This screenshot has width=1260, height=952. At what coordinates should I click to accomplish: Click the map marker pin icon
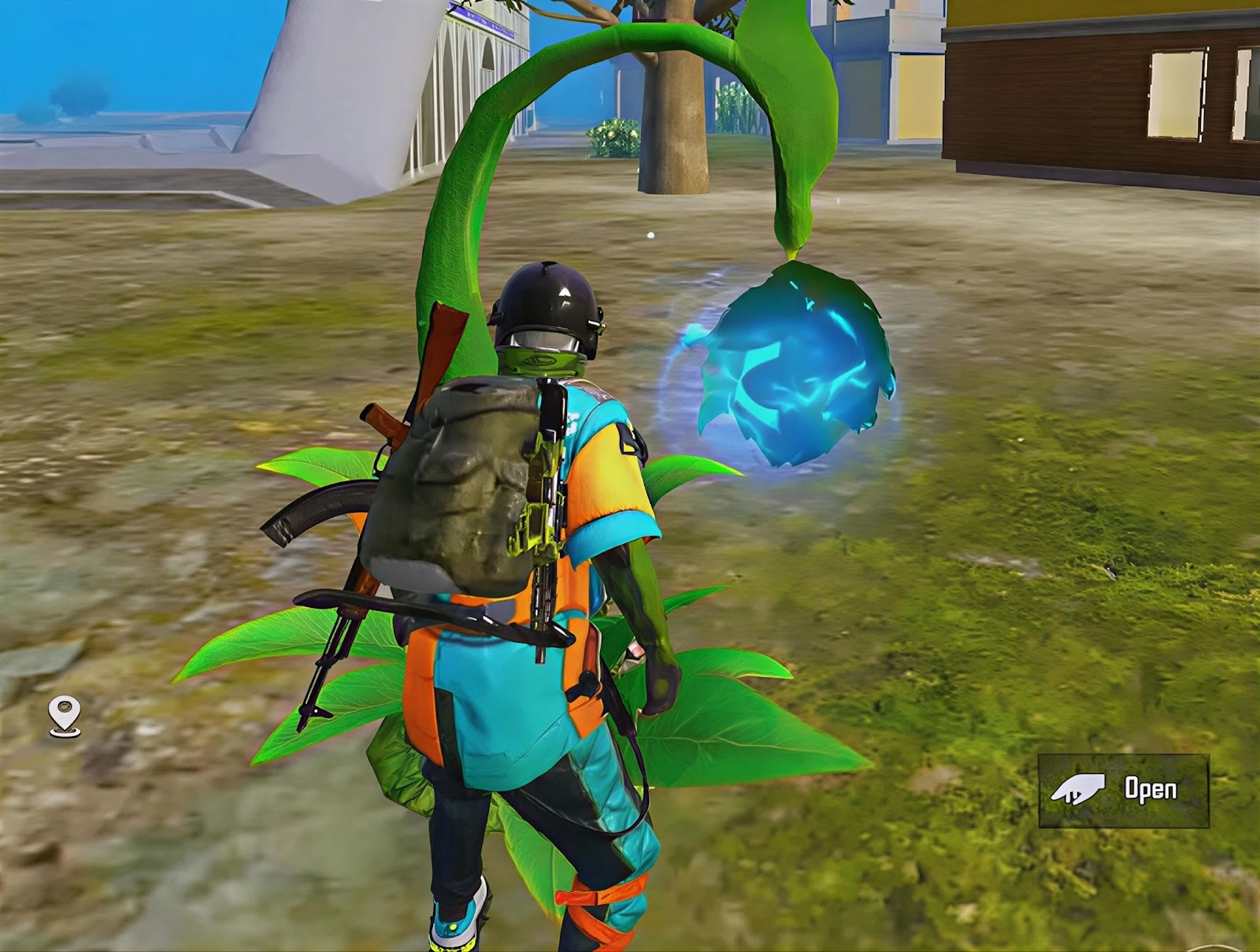point(65,717)
